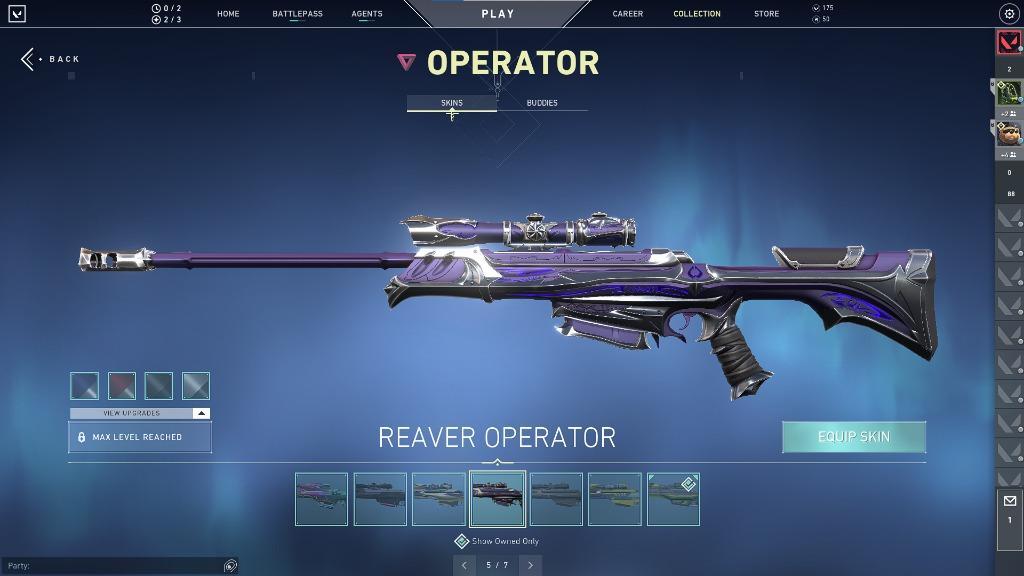The image size is (1024, 576).
Task: Go to the previous skin page arrow
Action: pos(463,565)
